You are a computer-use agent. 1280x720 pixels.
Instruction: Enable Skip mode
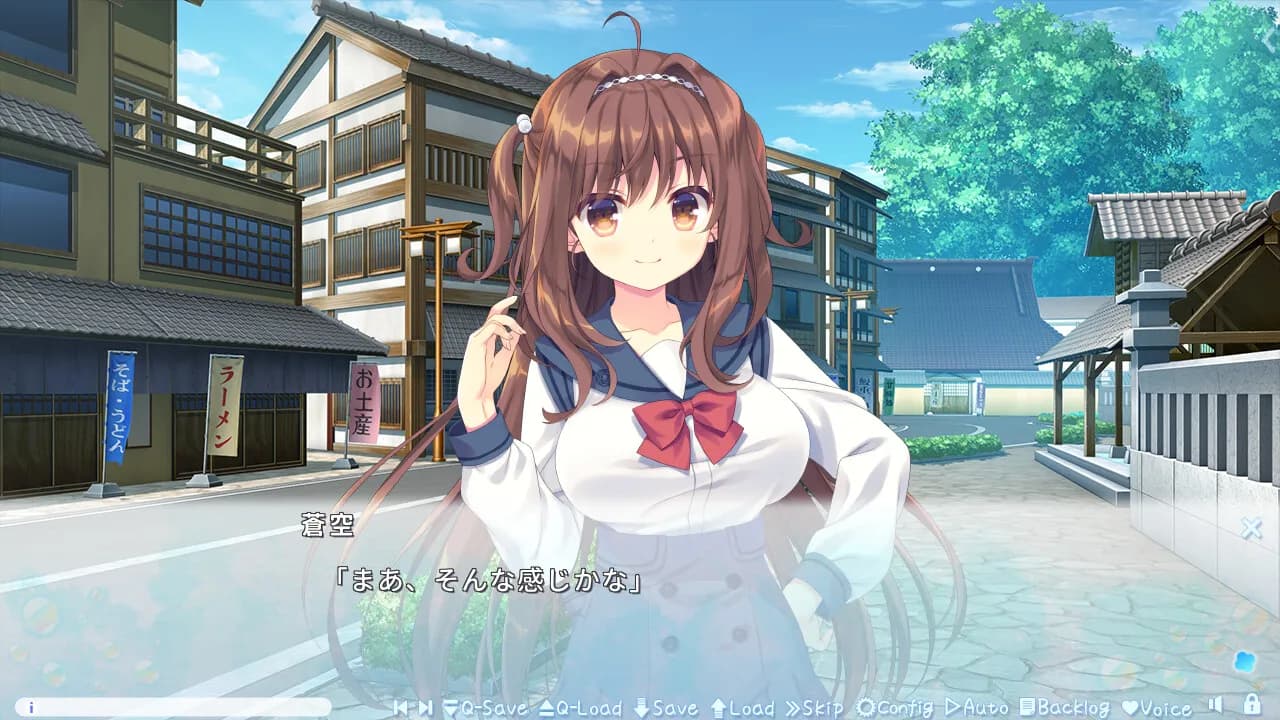click(818, 707)
